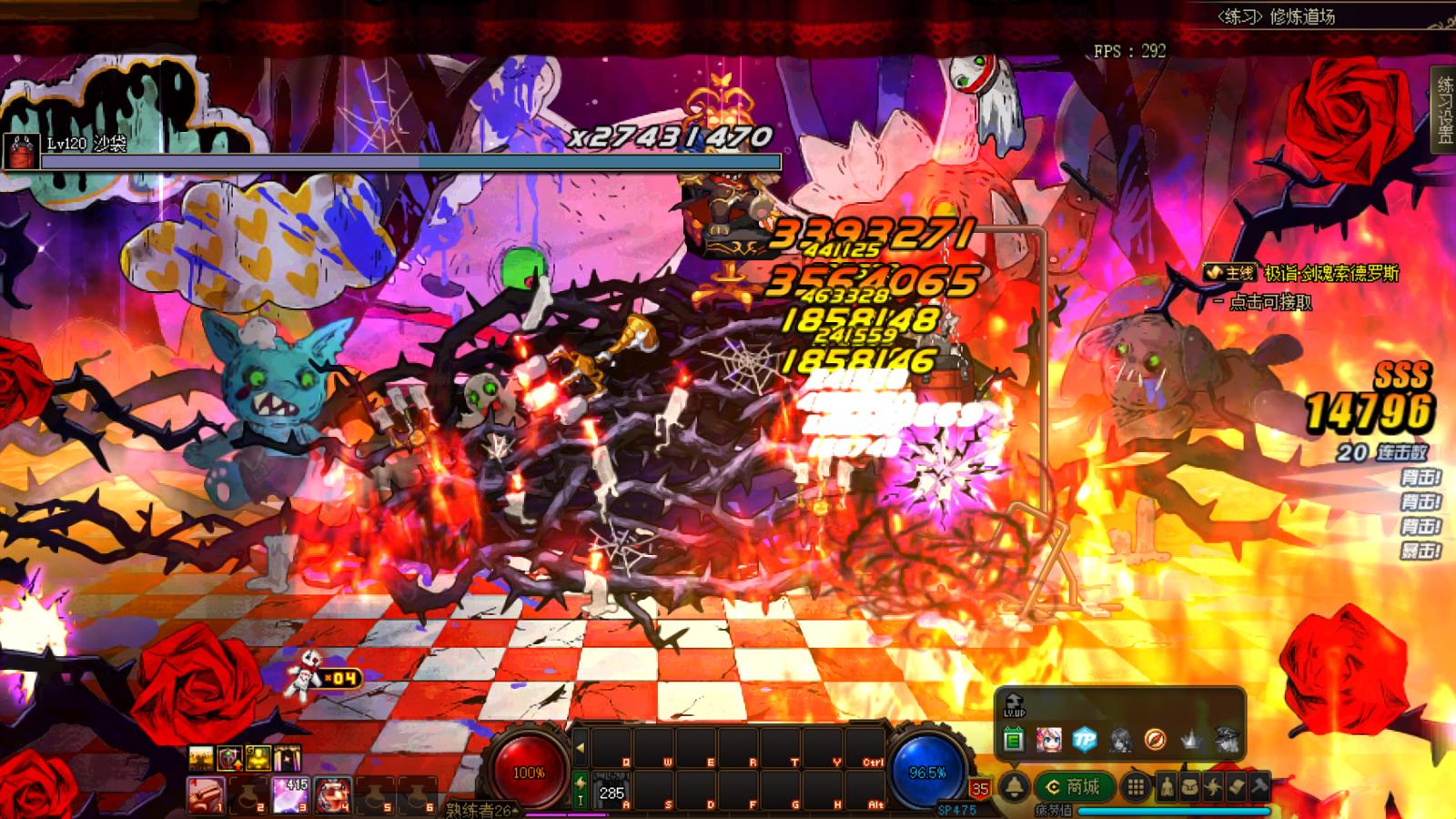Open the blue TP hexagon icon

click(1084, 740)
